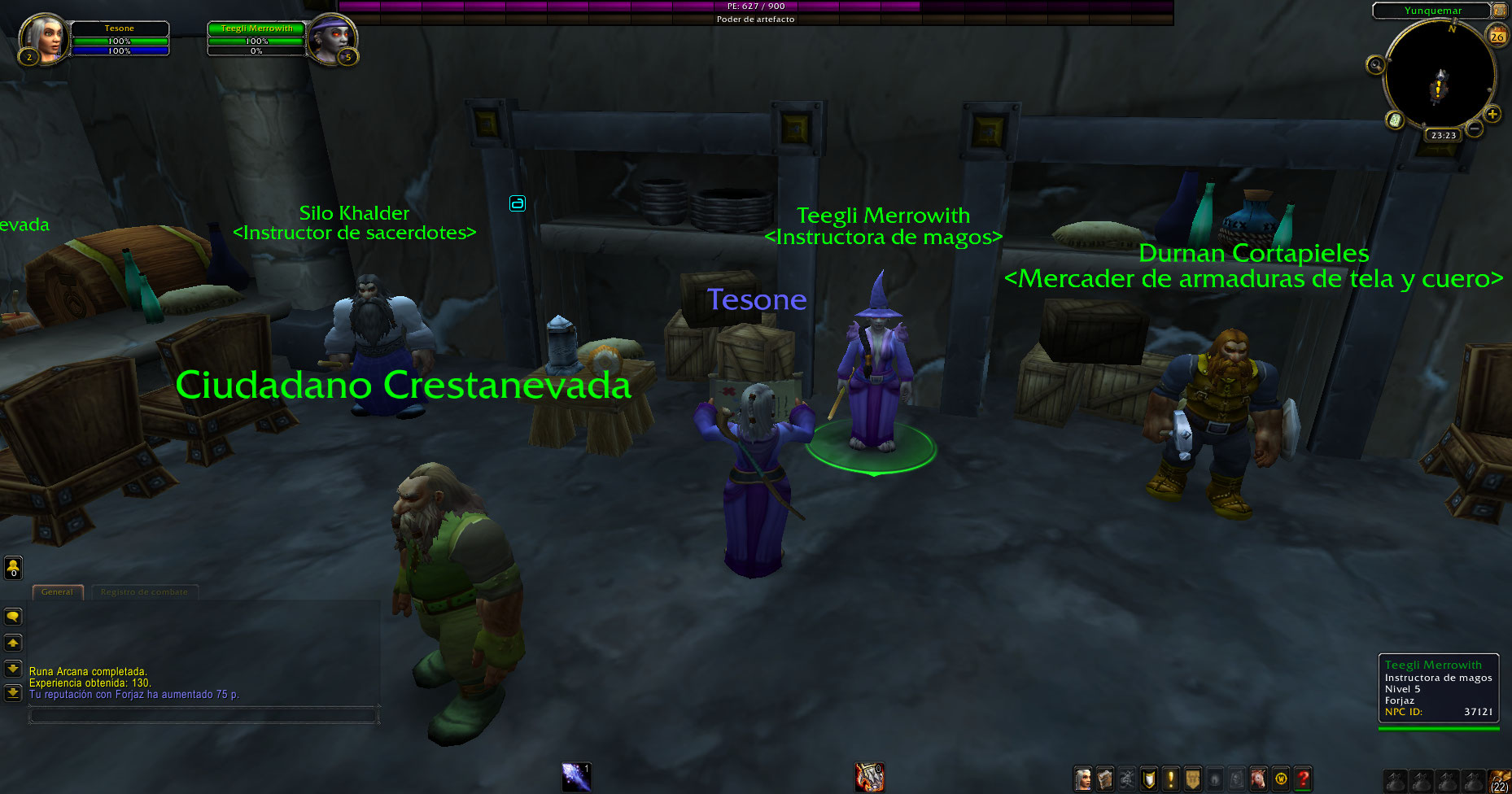Click the chat text input box
Image resolution: width=1512 pixels, height=794 pixels.
point(203,716)
